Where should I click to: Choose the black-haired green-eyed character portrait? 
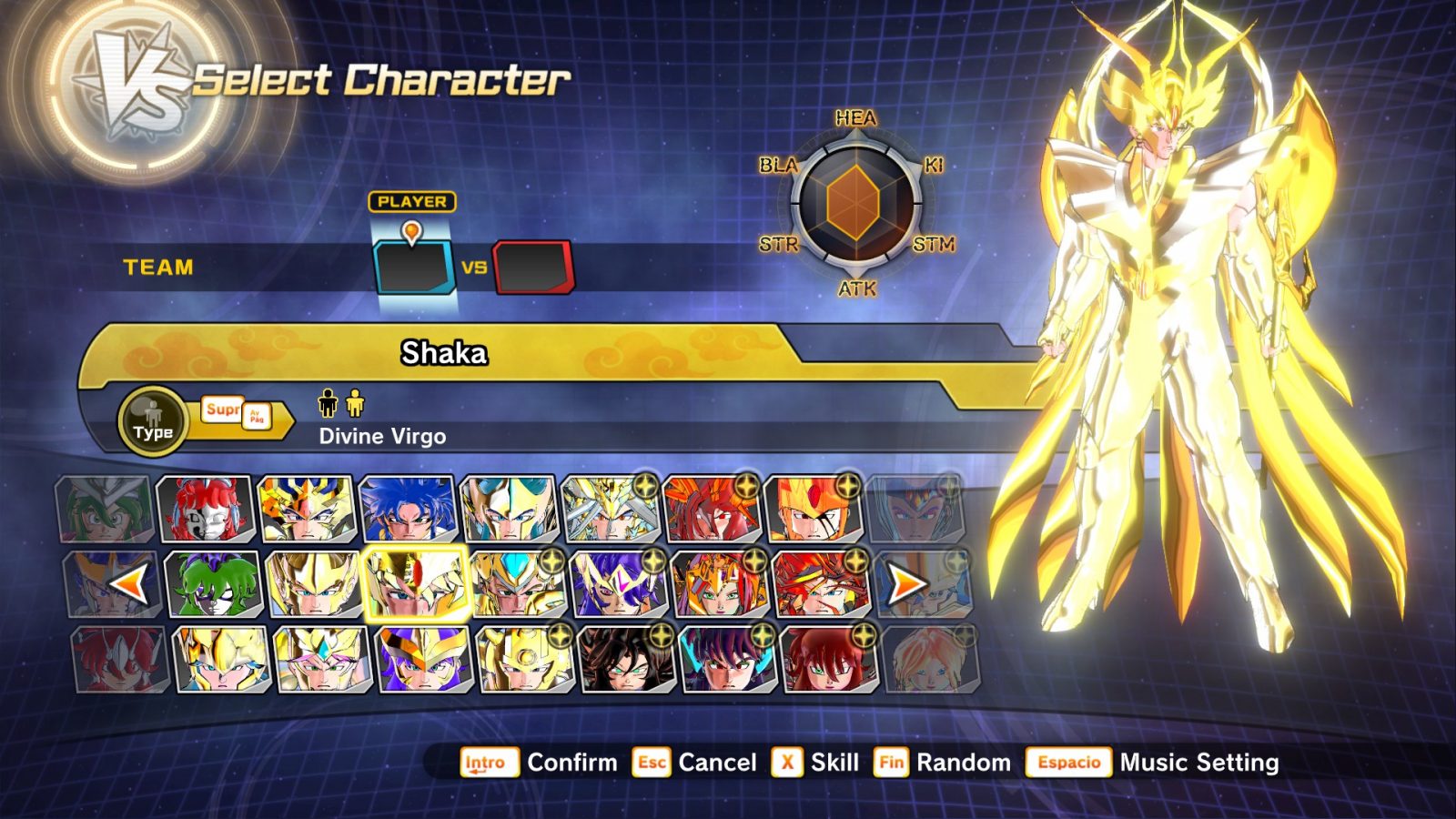pos(626,660)
